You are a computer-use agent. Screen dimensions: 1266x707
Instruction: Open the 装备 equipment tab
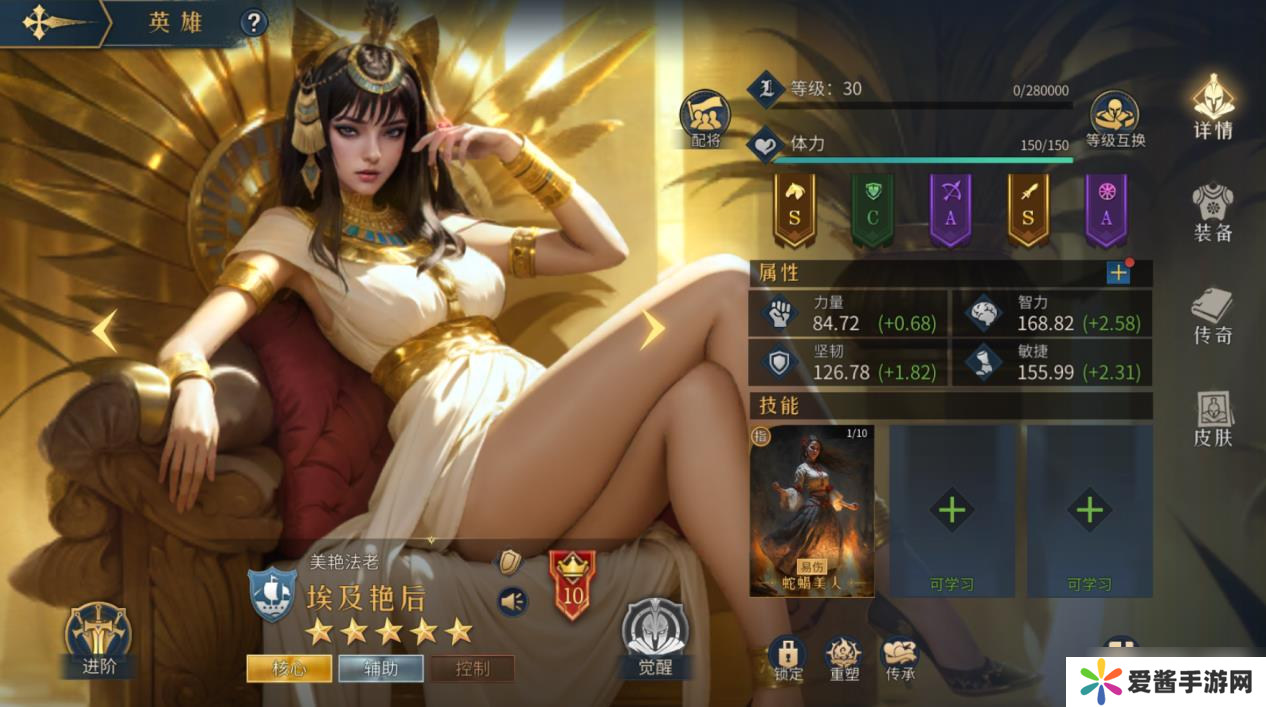[1213, 211]
